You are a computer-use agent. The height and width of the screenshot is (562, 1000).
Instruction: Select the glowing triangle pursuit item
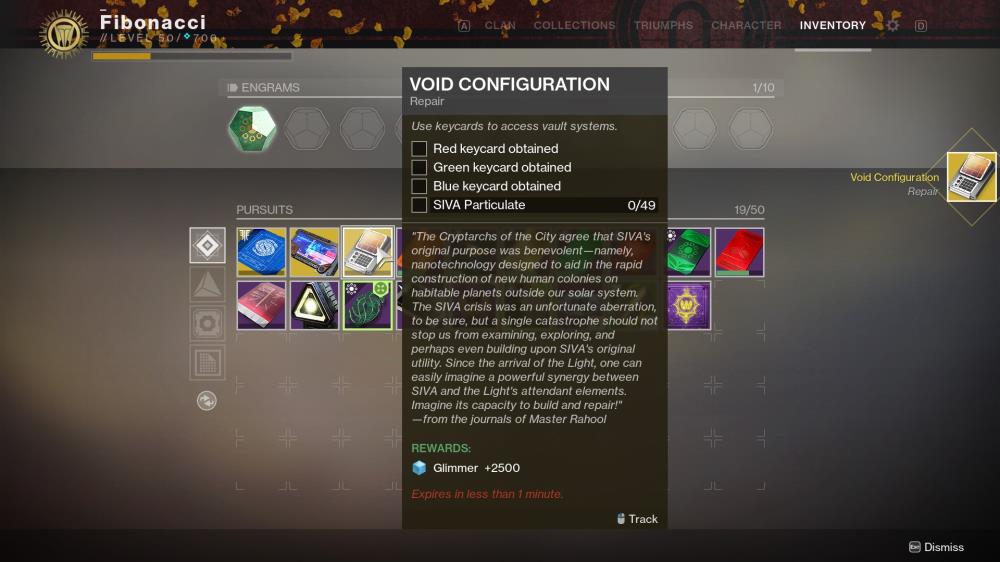(x=314, y=305)
